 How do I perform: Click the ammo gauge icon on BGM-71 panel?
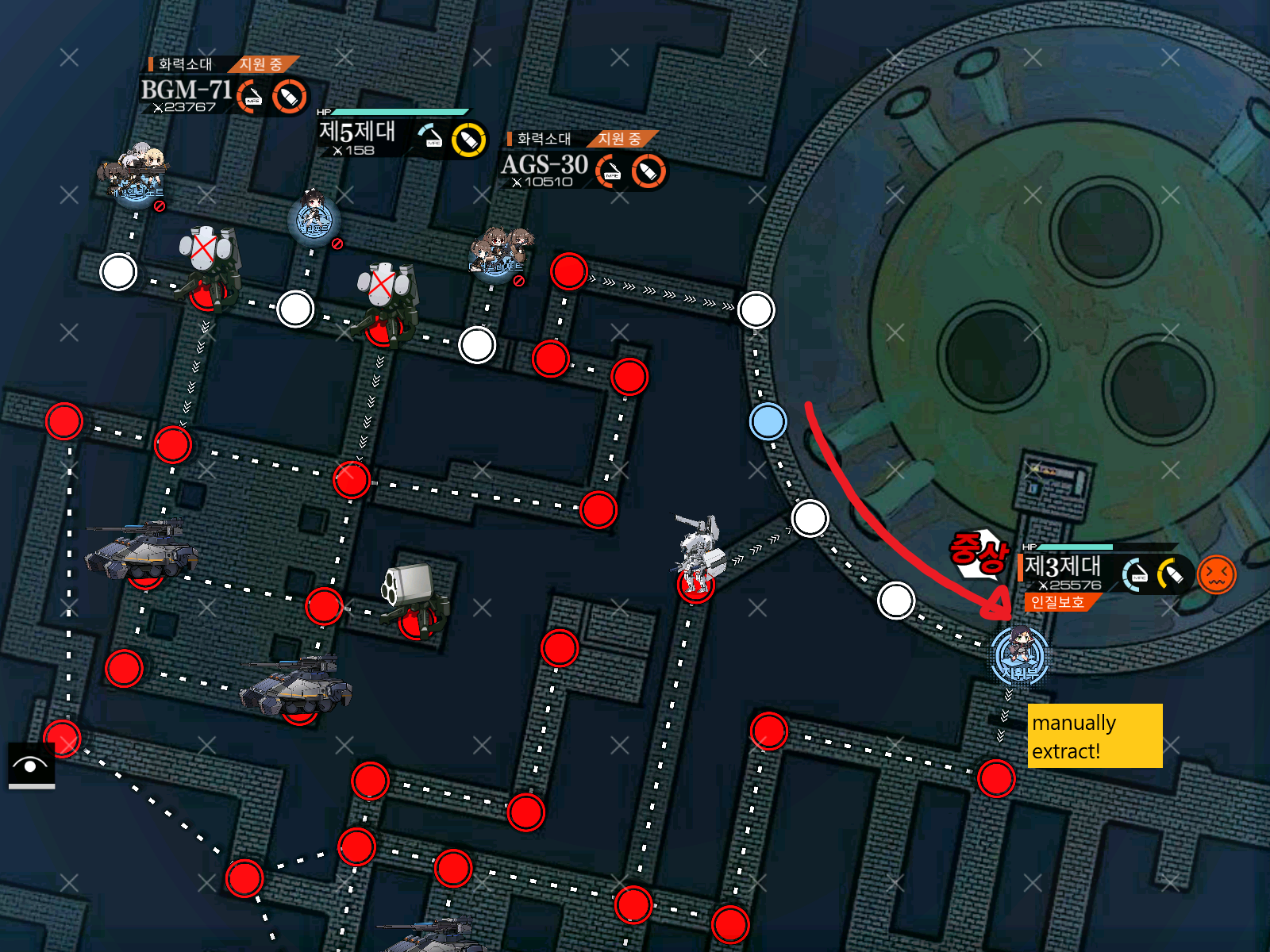(x=287, y=98)
